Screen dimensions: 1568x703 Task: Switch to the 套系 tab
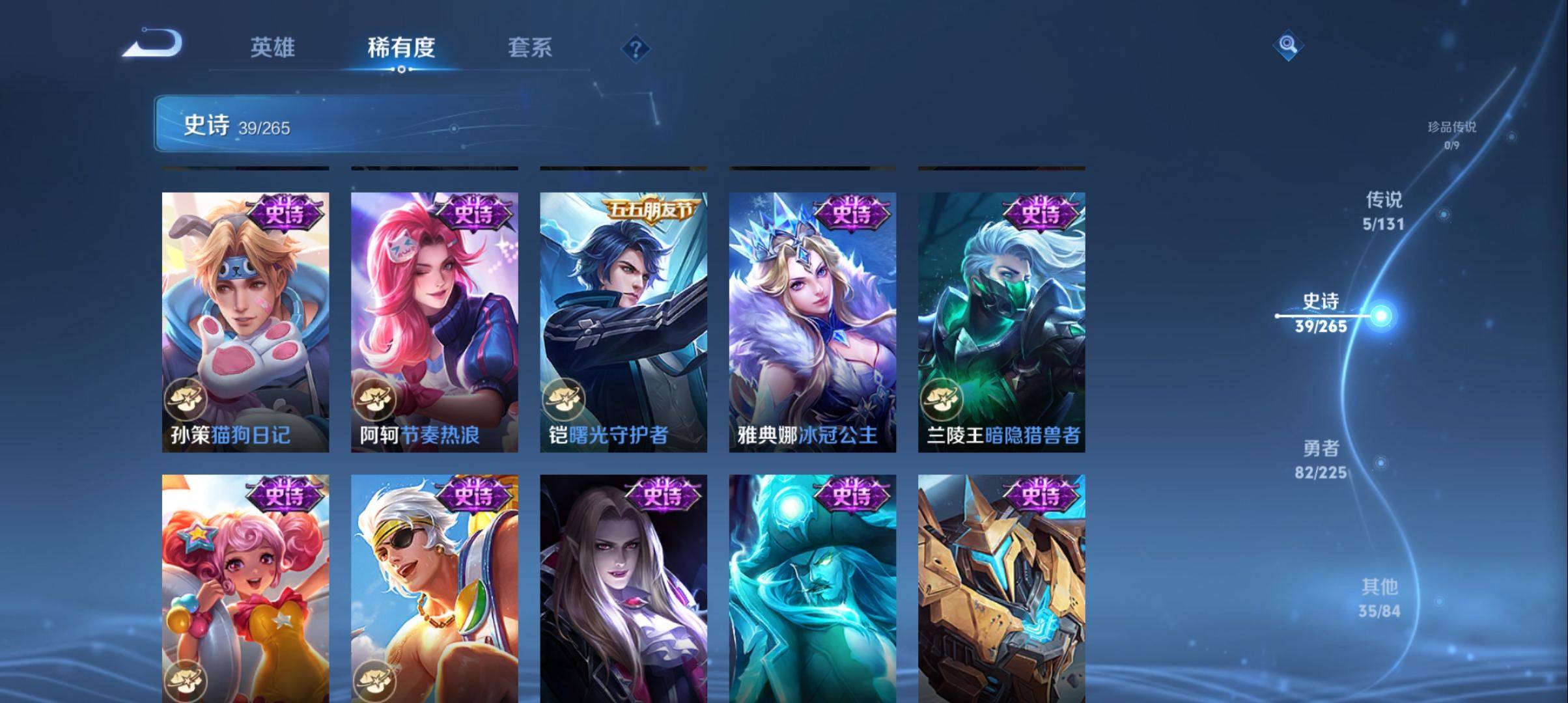coord(531,48)
